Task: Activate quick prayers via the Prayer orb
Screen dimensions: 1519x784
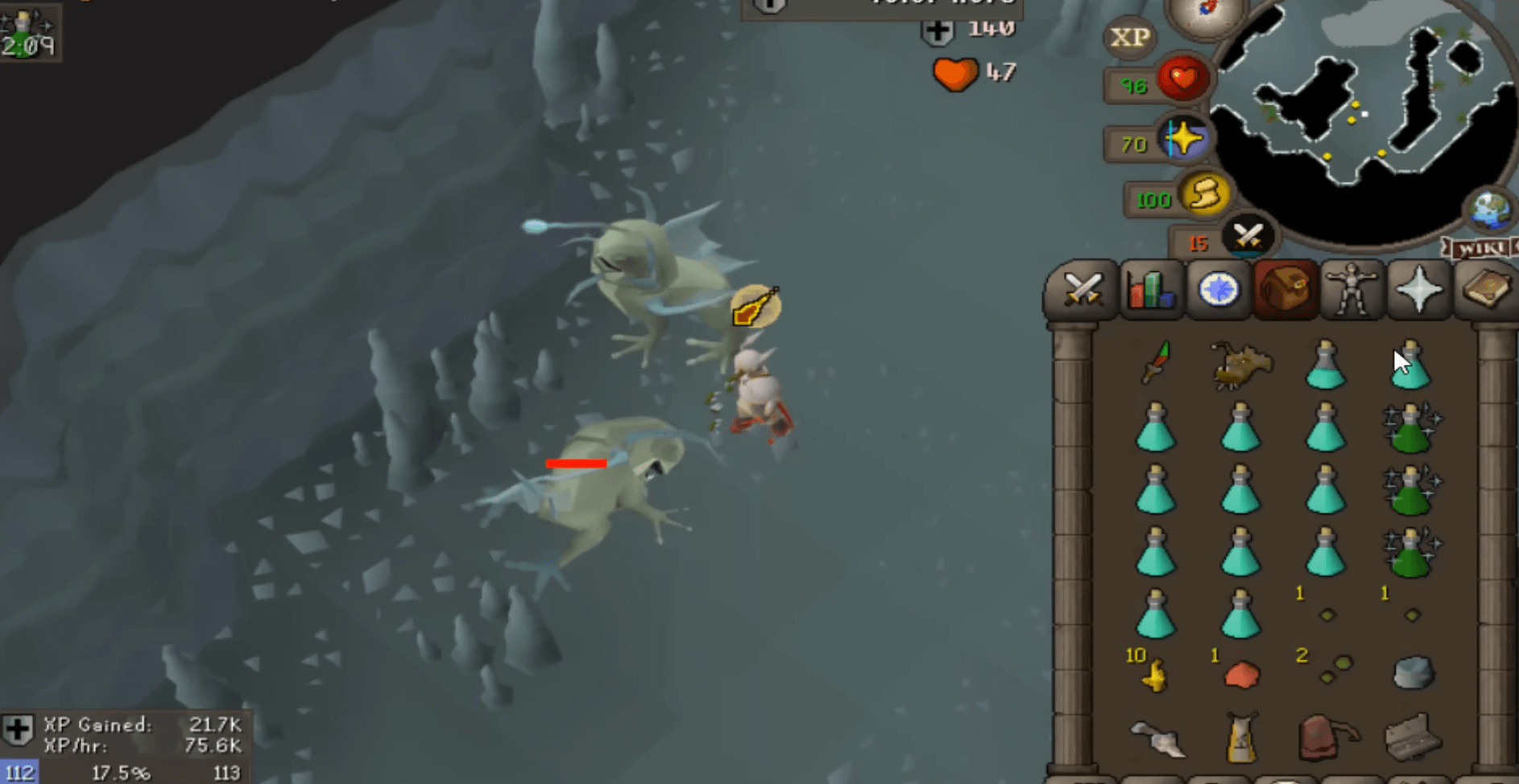Action: (1185, 139)
